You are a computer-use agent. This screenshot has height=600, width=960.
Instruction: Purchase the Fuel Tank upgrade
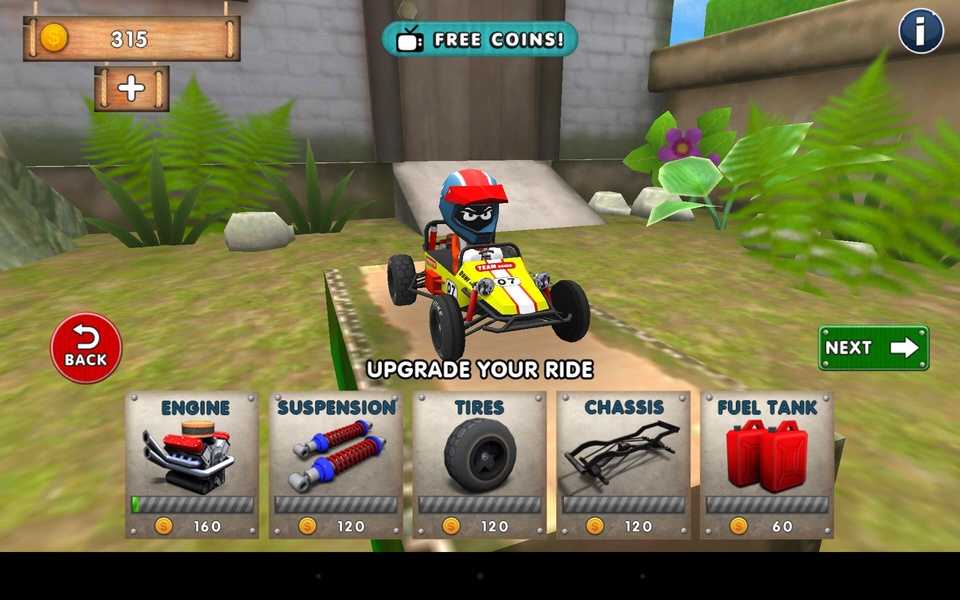click(767, 465)
